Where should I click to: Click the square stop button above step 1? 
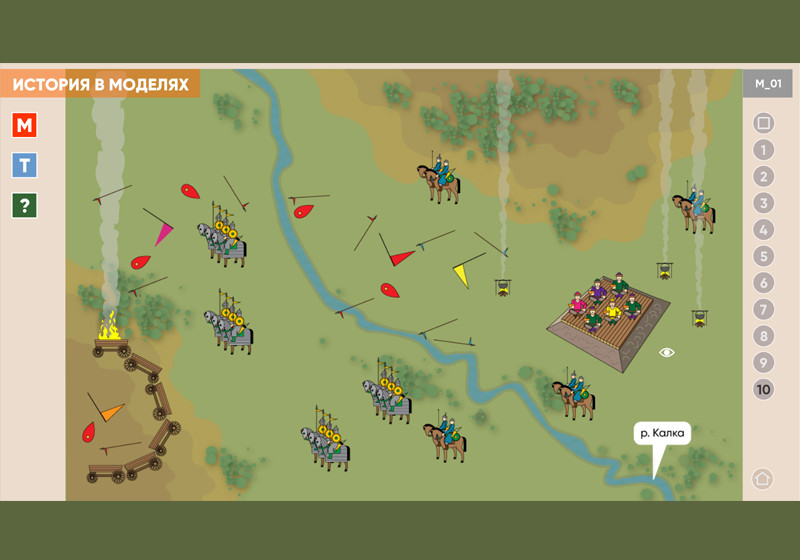(764, 124)
